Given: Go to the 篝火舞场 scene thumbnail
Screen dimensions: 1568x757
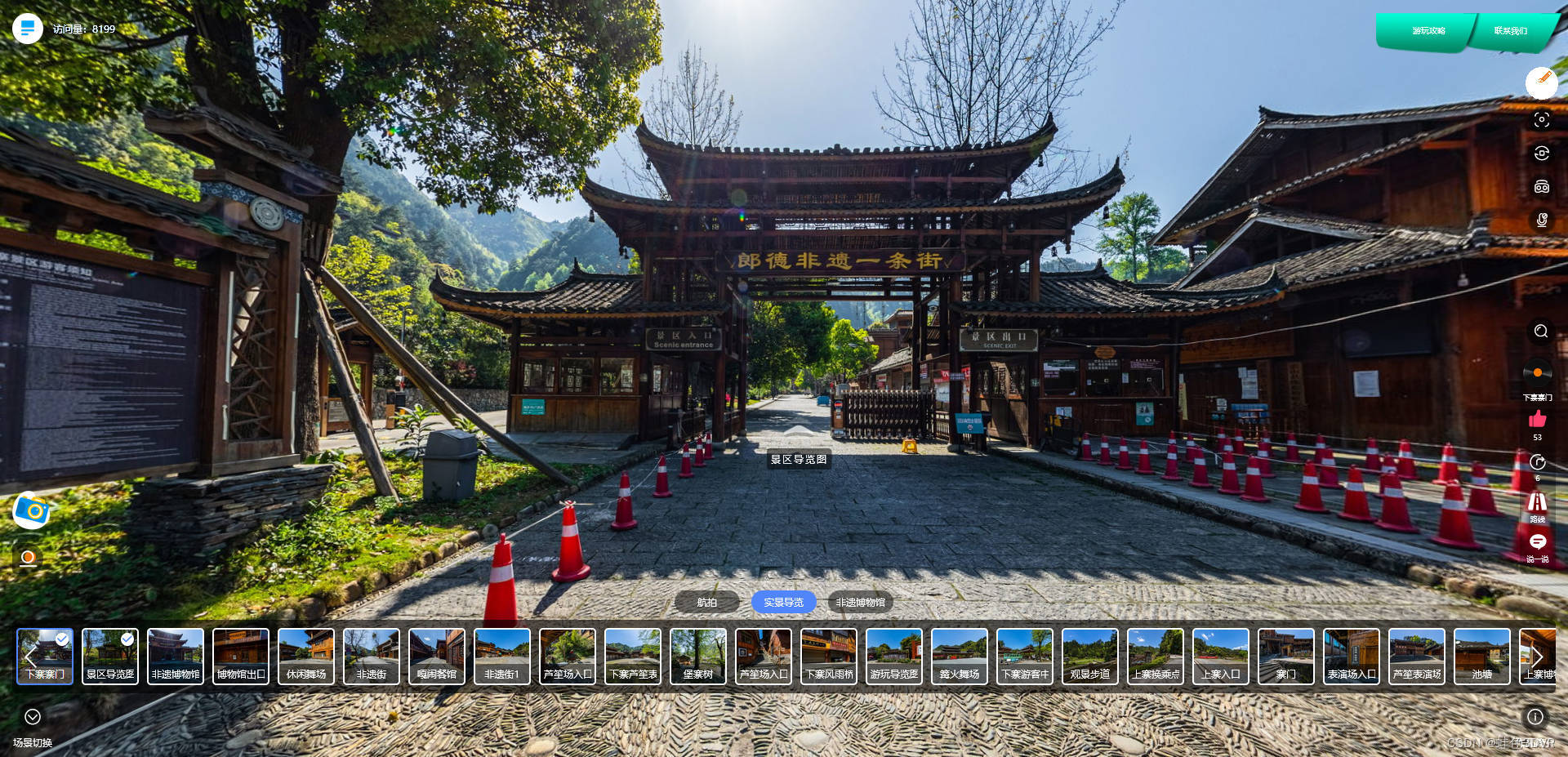Looking at the screenshot, I should coord(960,656).
